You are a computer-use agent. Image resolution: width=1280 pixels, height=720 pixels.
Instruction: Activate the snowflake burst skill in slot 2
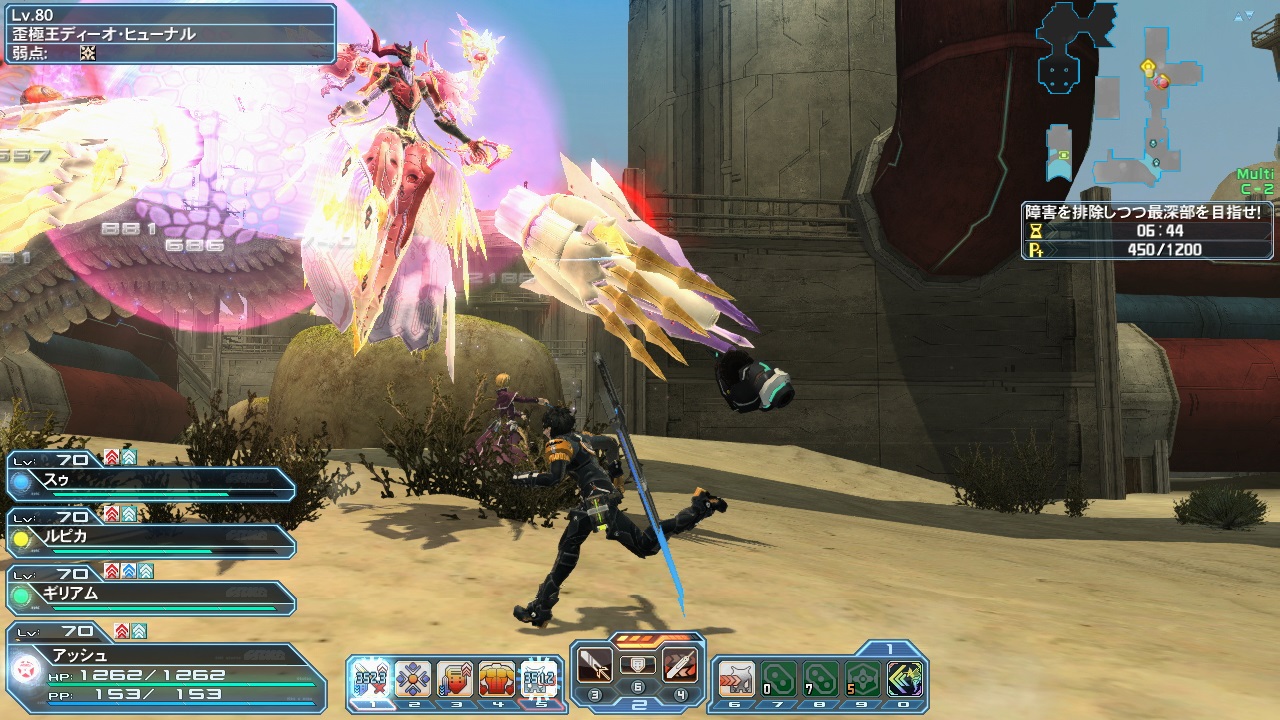pyautogui.click(x=413, y=680)
